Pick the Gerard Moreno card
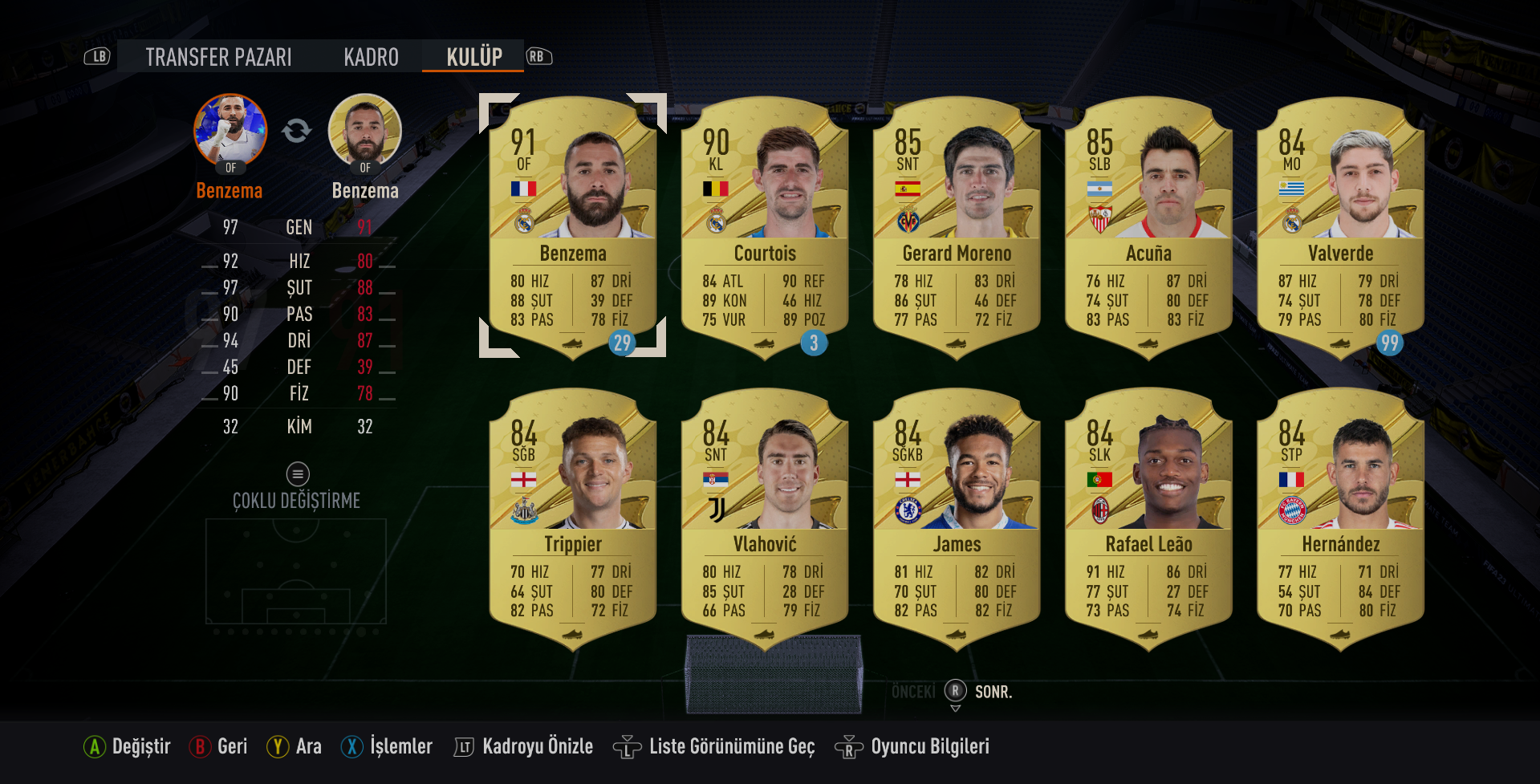Viewport: 1540px width, 784px height. [956, 226]
